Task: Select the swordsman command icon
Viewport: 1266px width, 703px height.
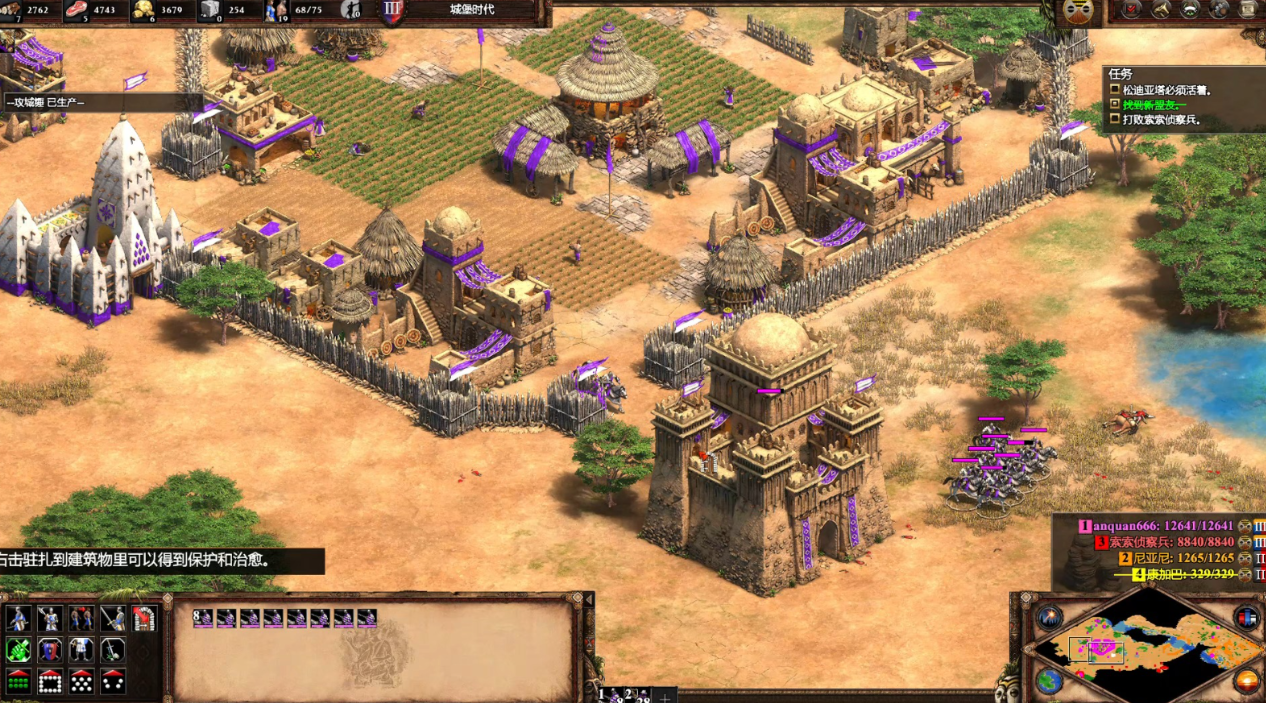Action: point(113,619)
